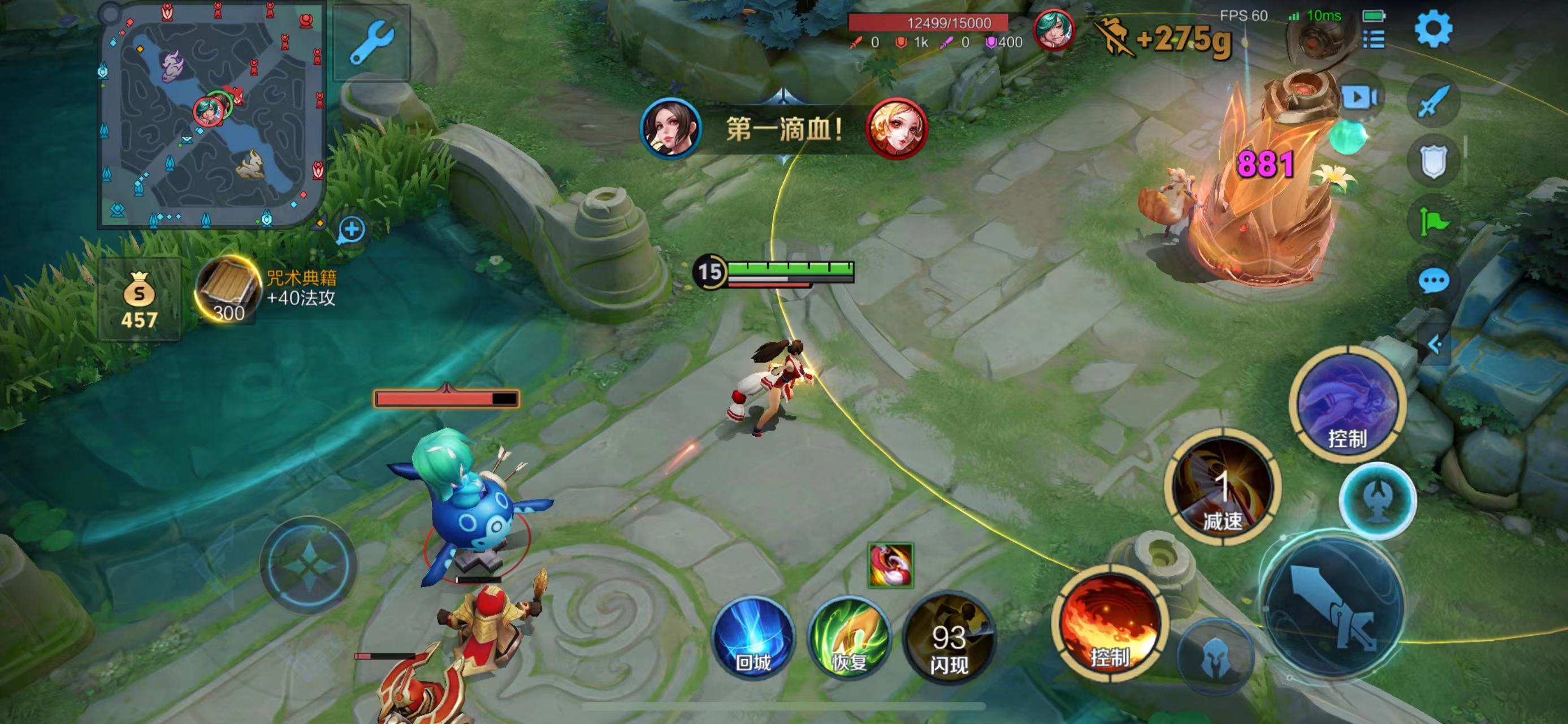Tap the tower attack button

coord(1378,502)
